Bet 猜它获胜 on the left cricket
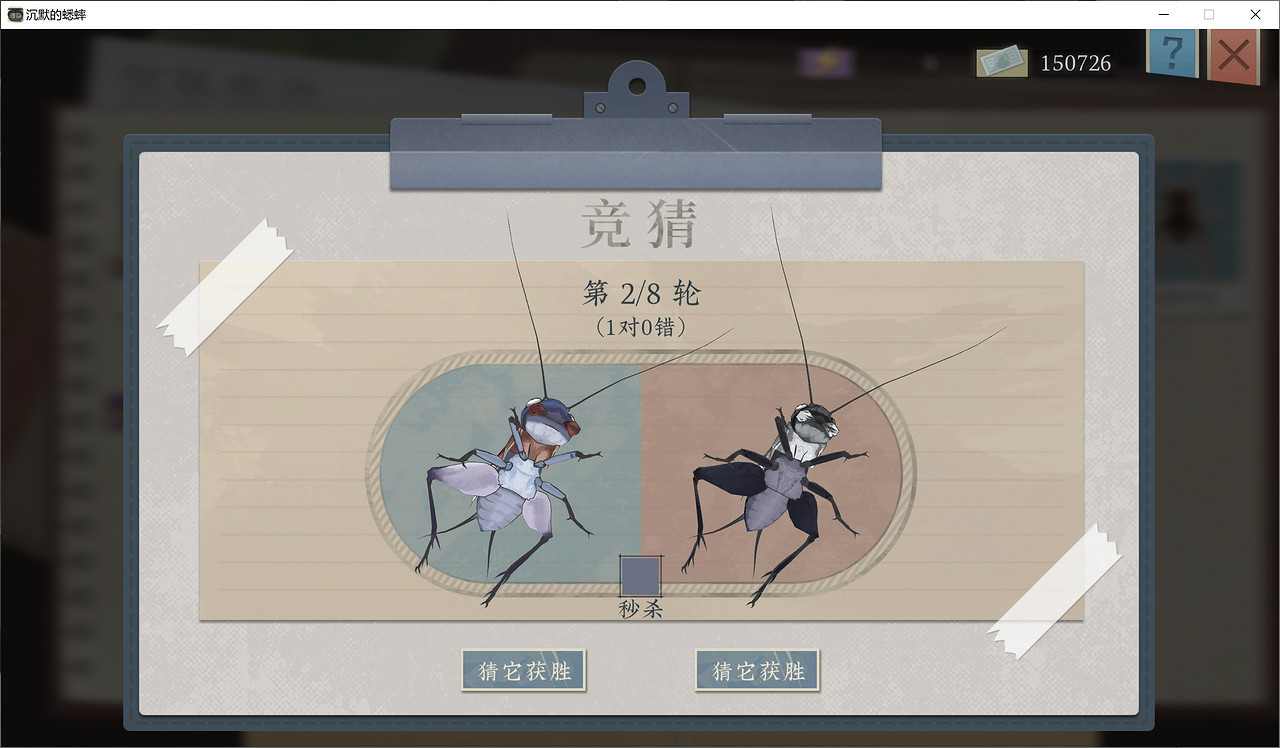 point(523,670)
